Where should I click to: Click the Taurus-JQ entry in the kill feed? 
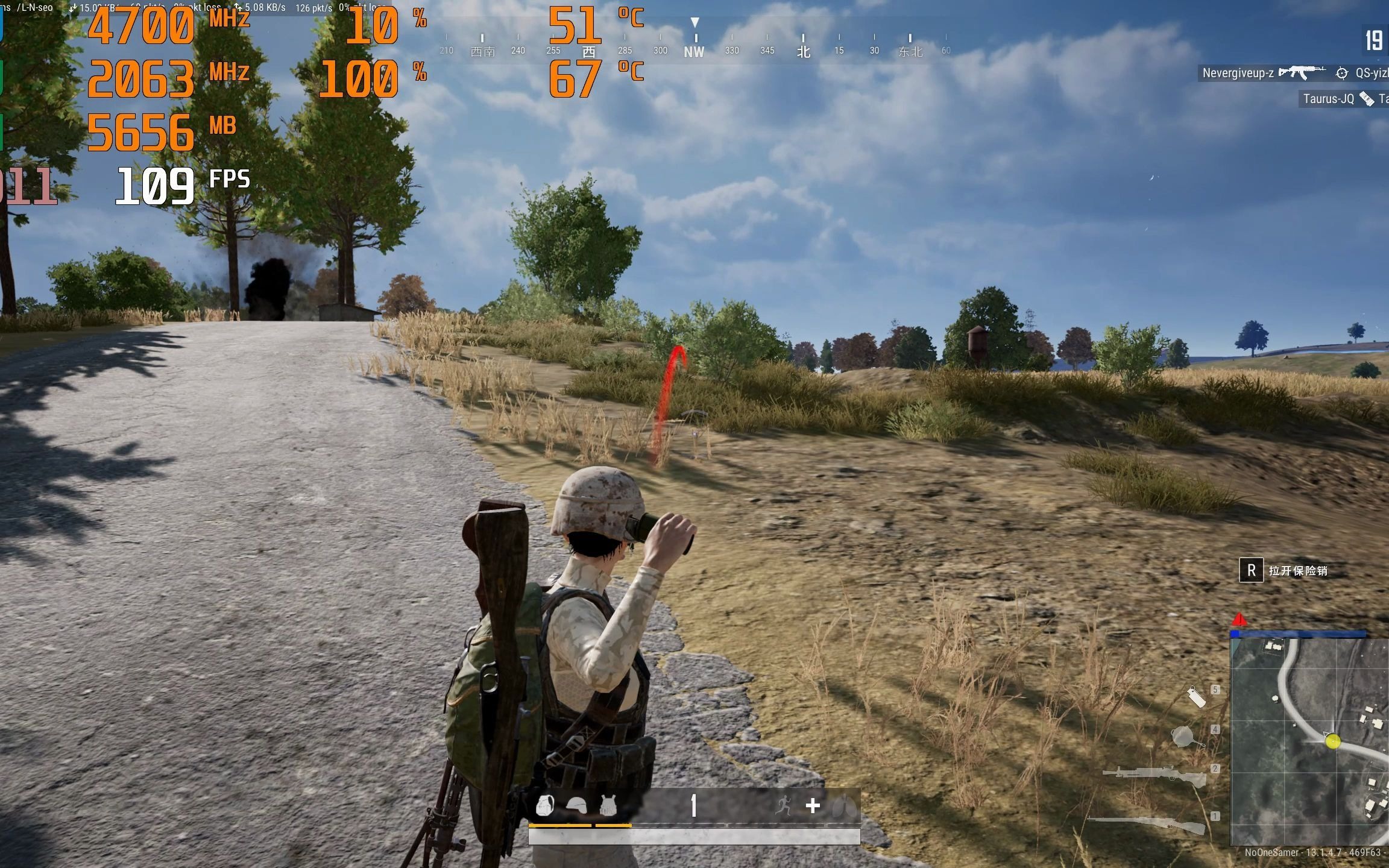[1329, 99]
